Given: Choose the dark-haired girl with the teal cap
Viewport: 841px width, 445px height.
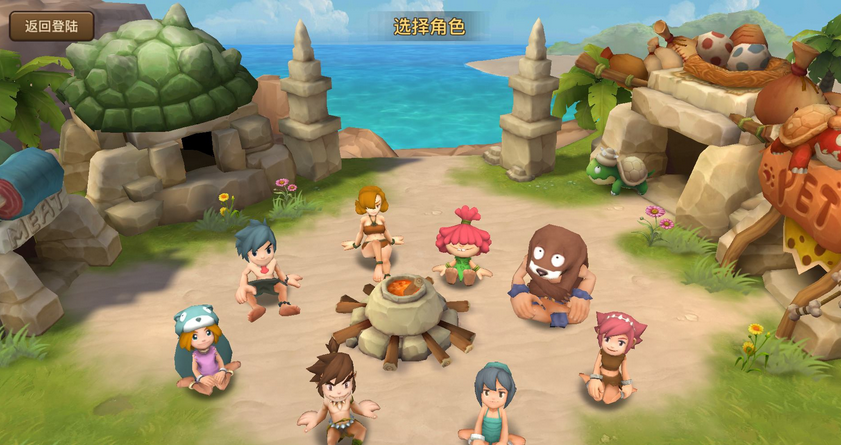Looking at the screenshot, I should coord(492,402).
